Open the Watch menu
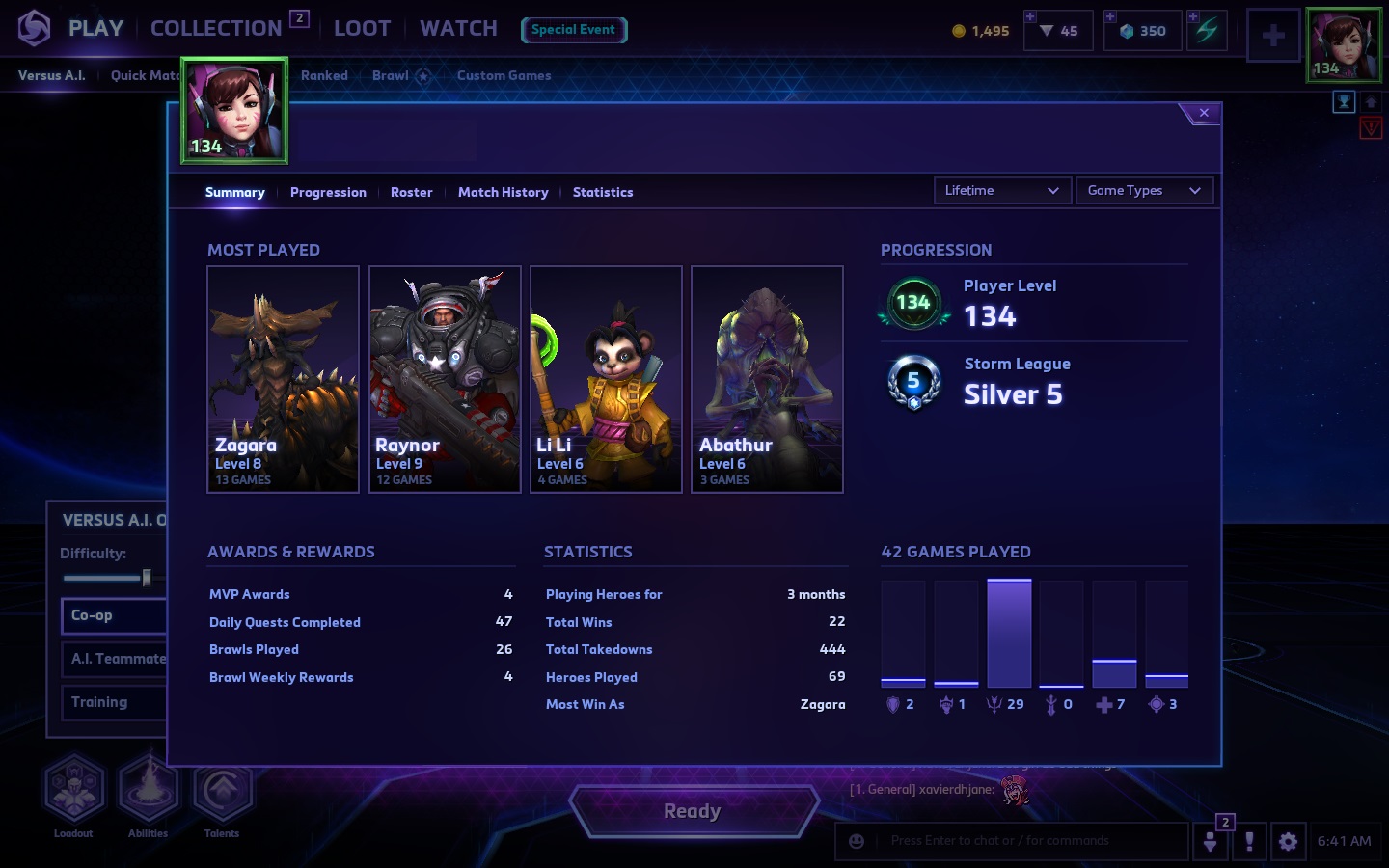This screenshot has height=868, width=1389. [458, 29]
